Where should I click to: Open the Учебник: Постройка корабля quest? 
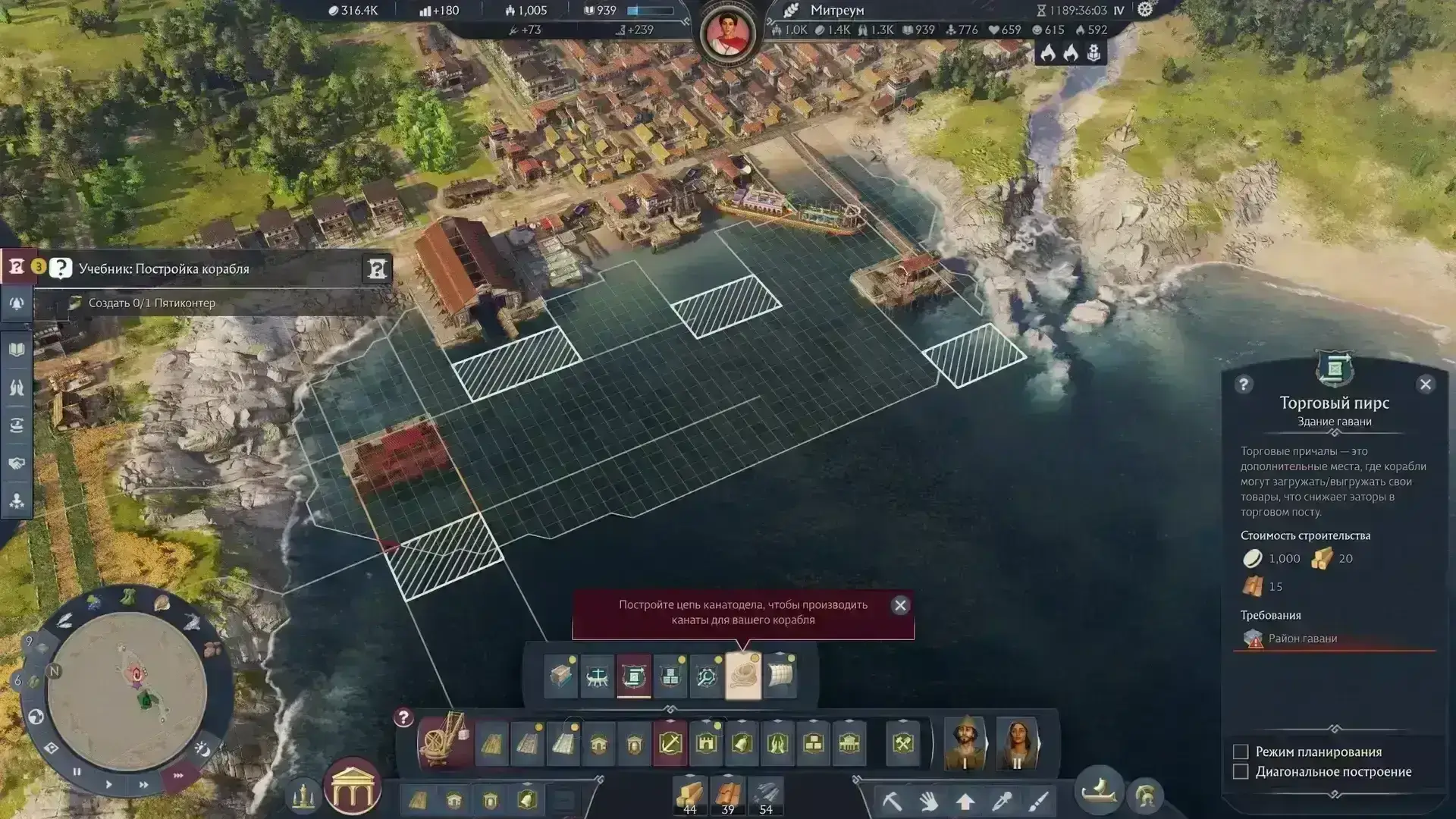click(164, 268)
